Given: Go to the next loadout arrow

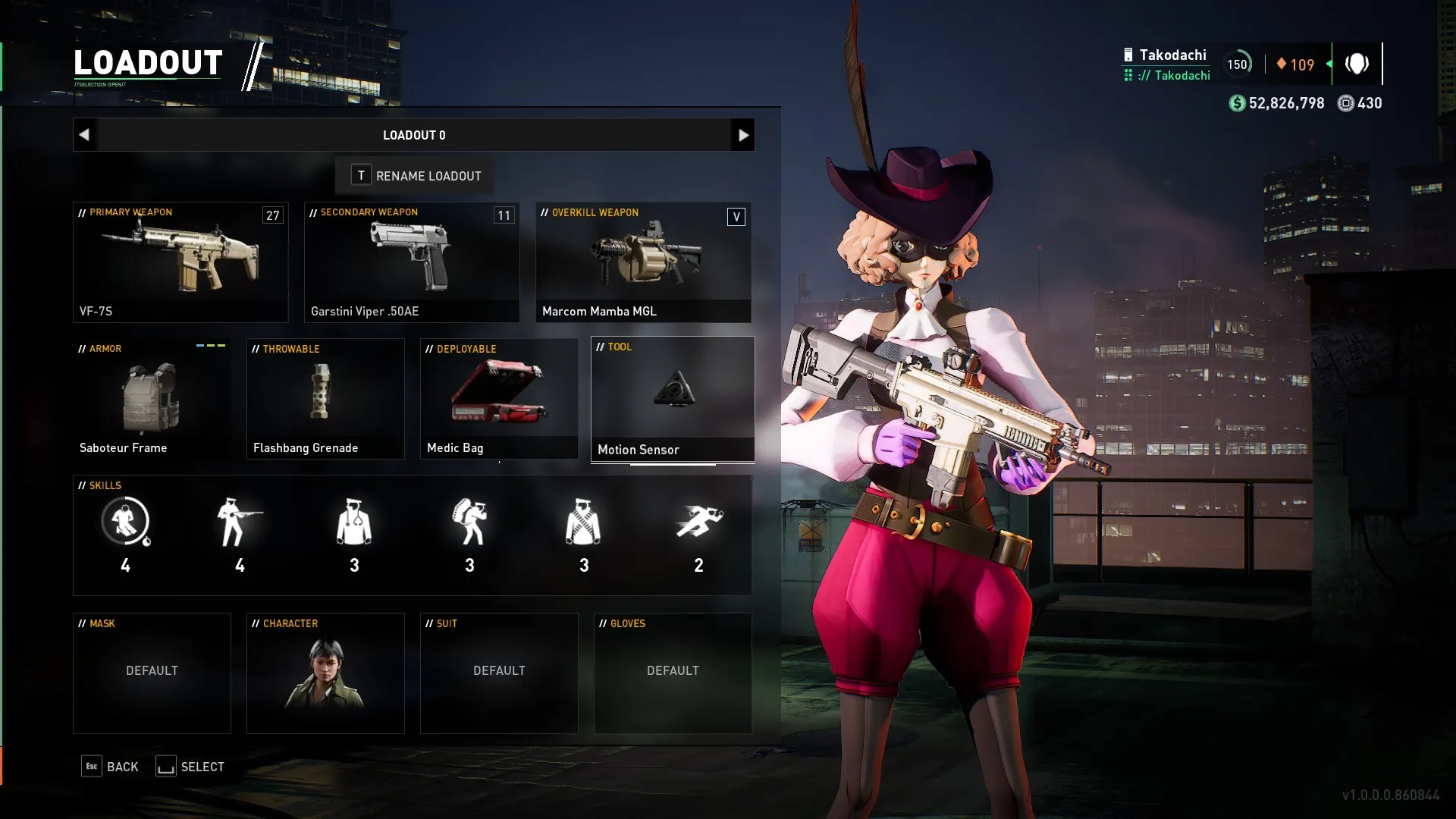Looking at the screenshot, I should coord(742,135).
